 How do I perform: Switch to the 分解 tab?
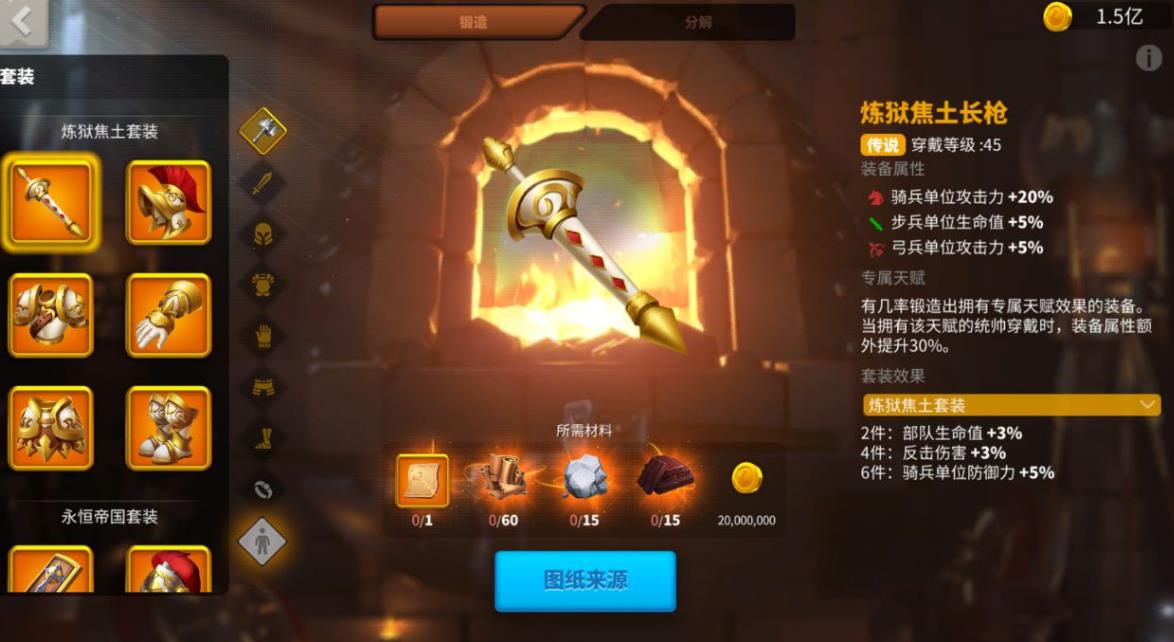point(698,22)
